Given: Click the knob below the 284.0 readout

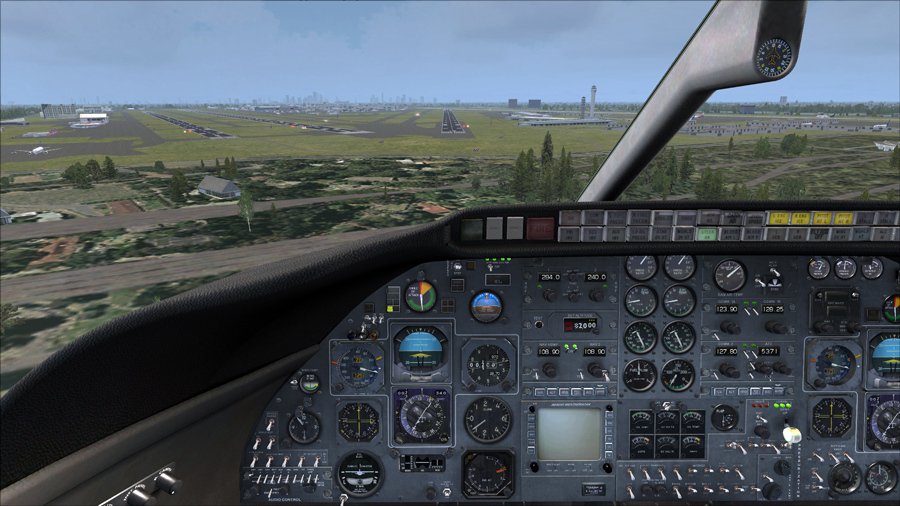Looking at the screenshot, I should 549,295.
